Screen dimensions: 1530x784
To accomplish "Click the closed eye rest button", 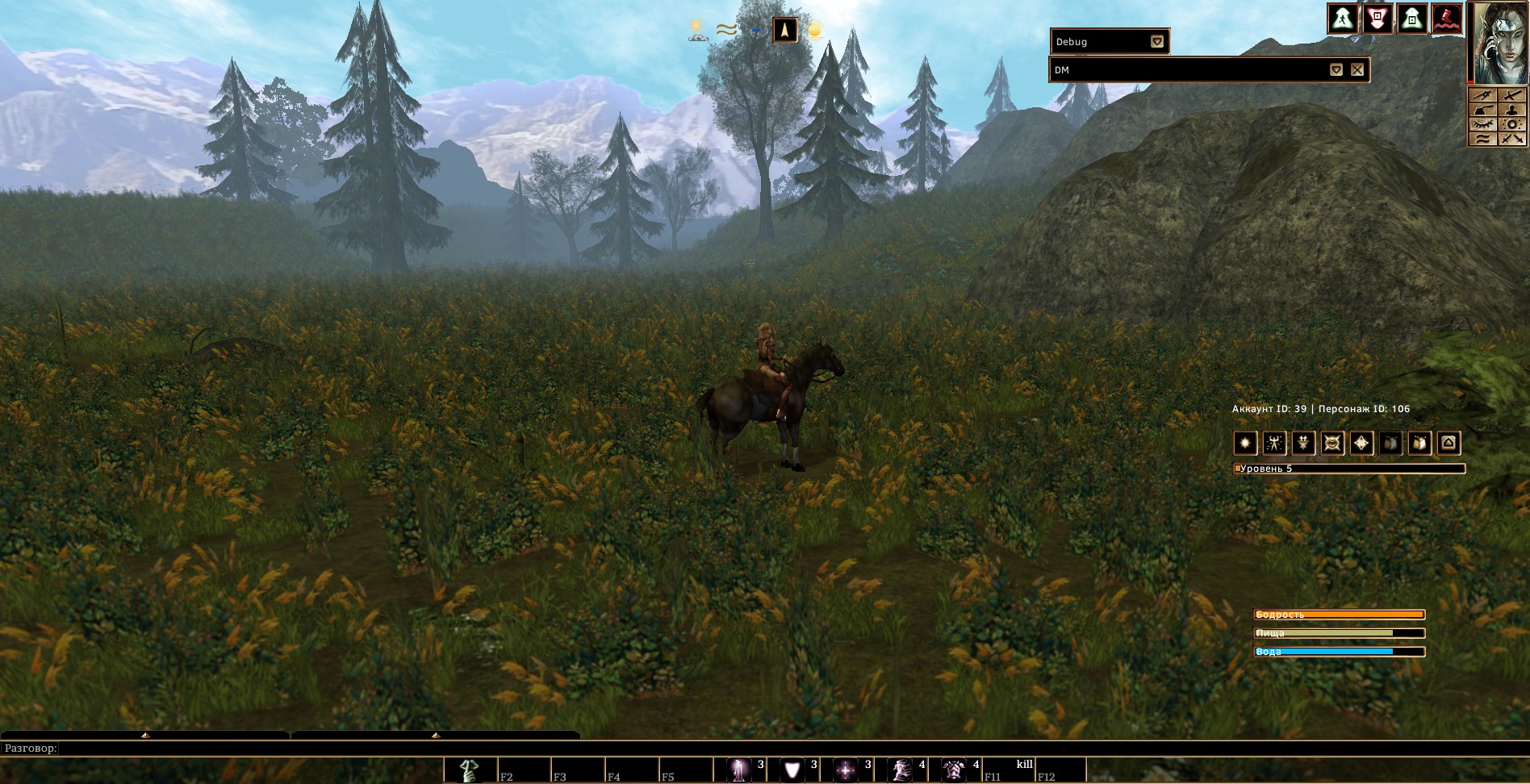I will tap(1482, 124).
